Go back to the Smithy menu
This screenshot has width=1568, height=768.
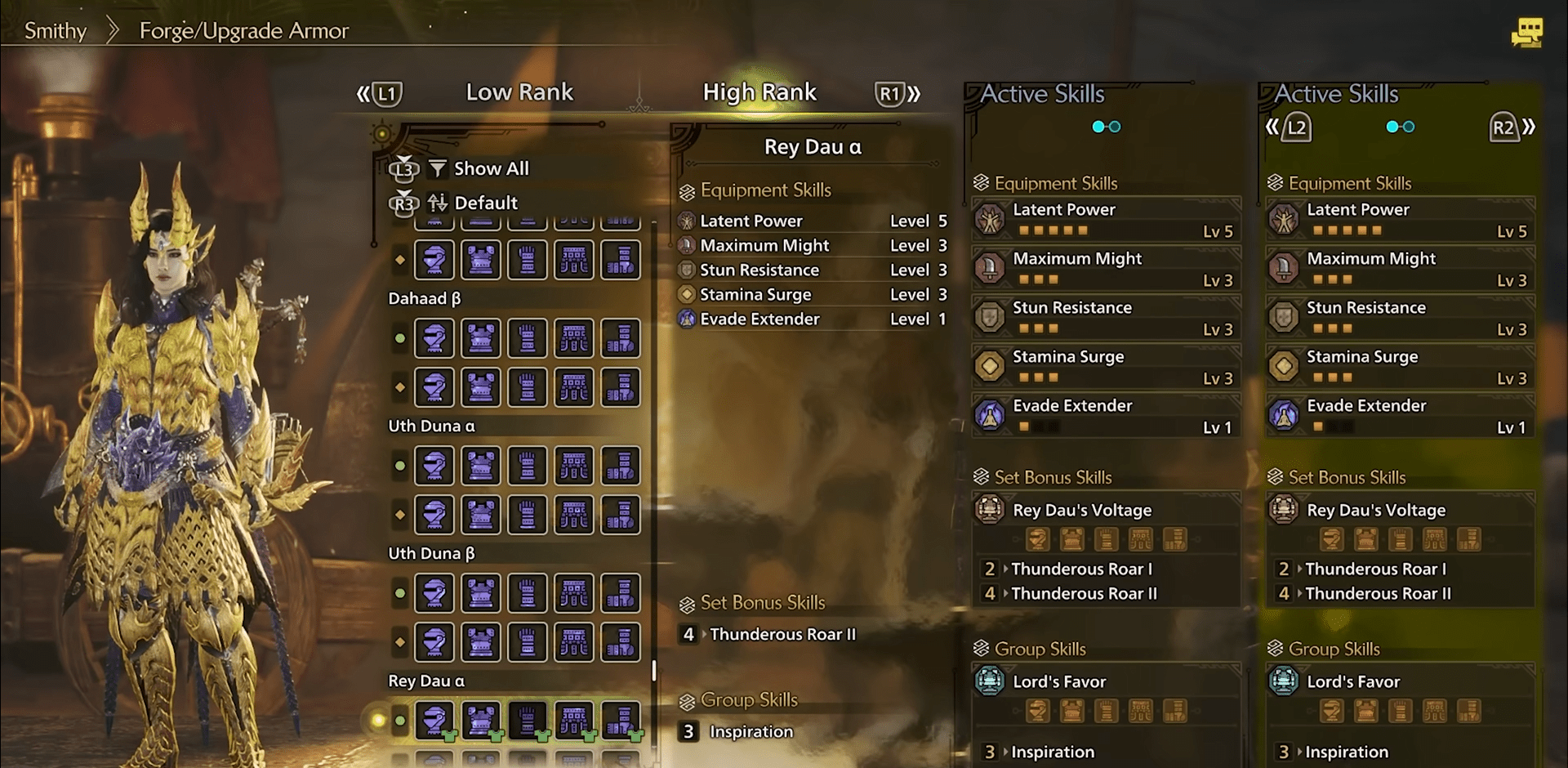tap(56, 31)
